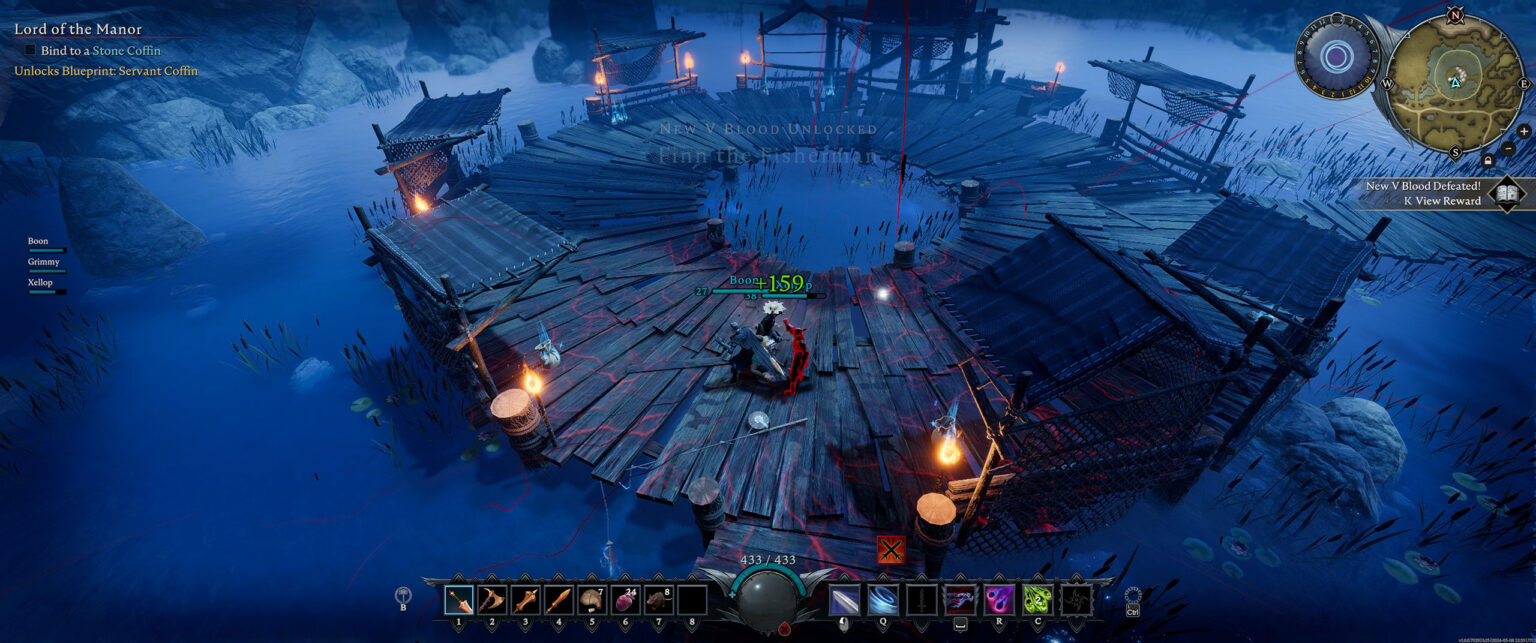
Task: Select the mace in hotbar slot 3
Action: [x=525, y=600]
